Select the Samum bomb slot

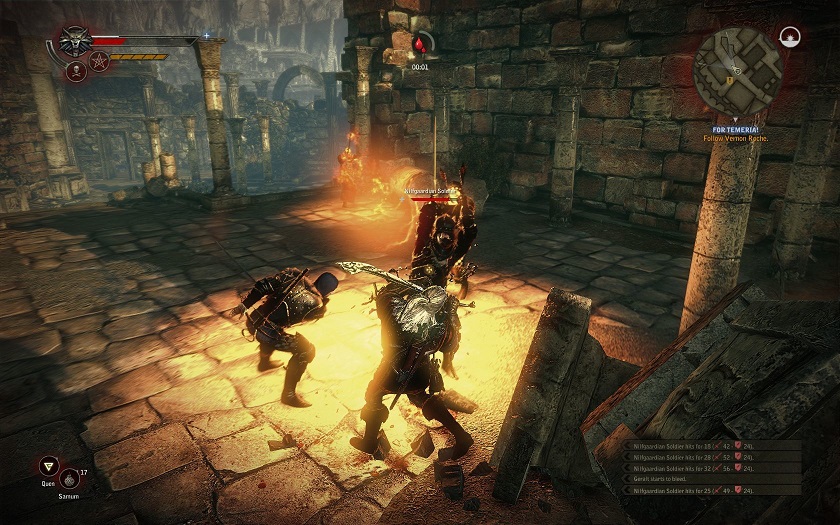click(x=69, y=478)
